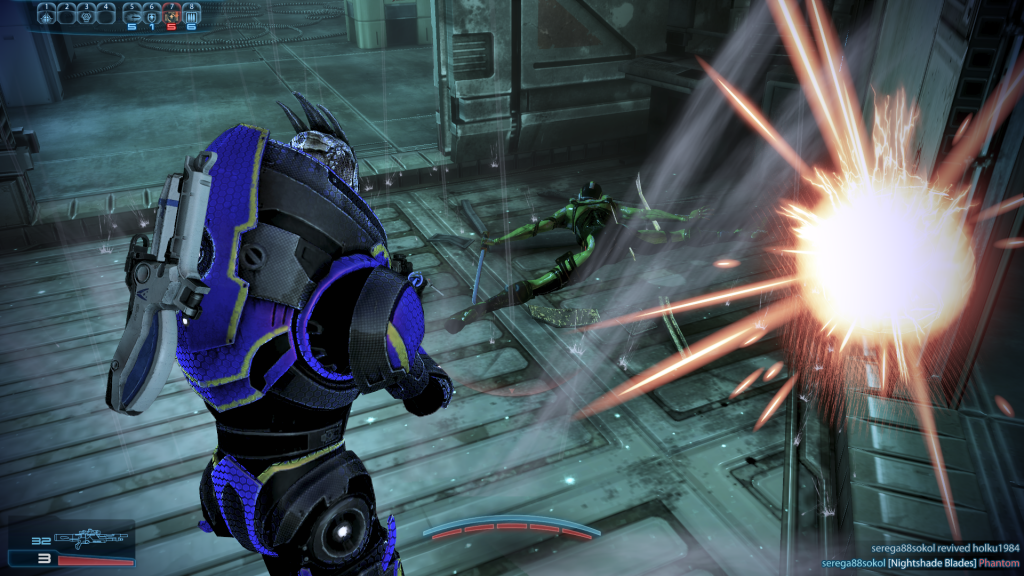Use the shield-icon consumable in slot 6
1024x576 pixels.
pyautogui.click(x=152, y=14)
